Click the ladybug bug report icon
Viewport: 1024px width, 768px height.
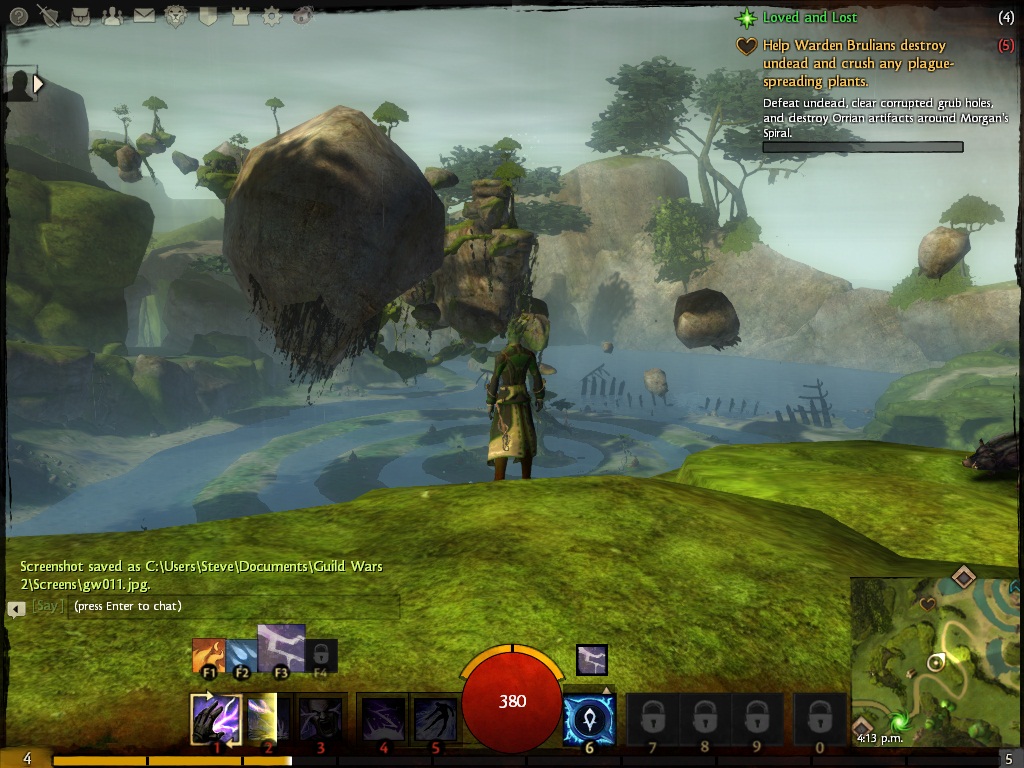tap(303, 16)
